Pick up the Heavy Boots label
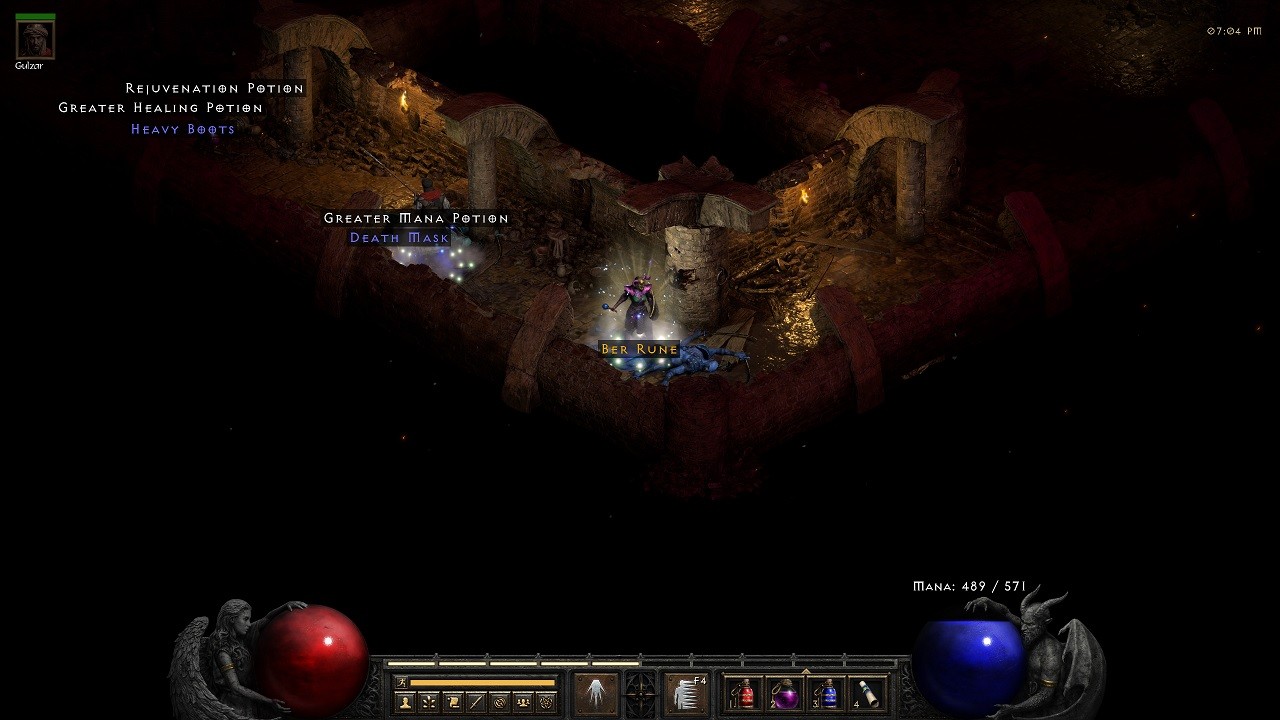 click(183, 129)
